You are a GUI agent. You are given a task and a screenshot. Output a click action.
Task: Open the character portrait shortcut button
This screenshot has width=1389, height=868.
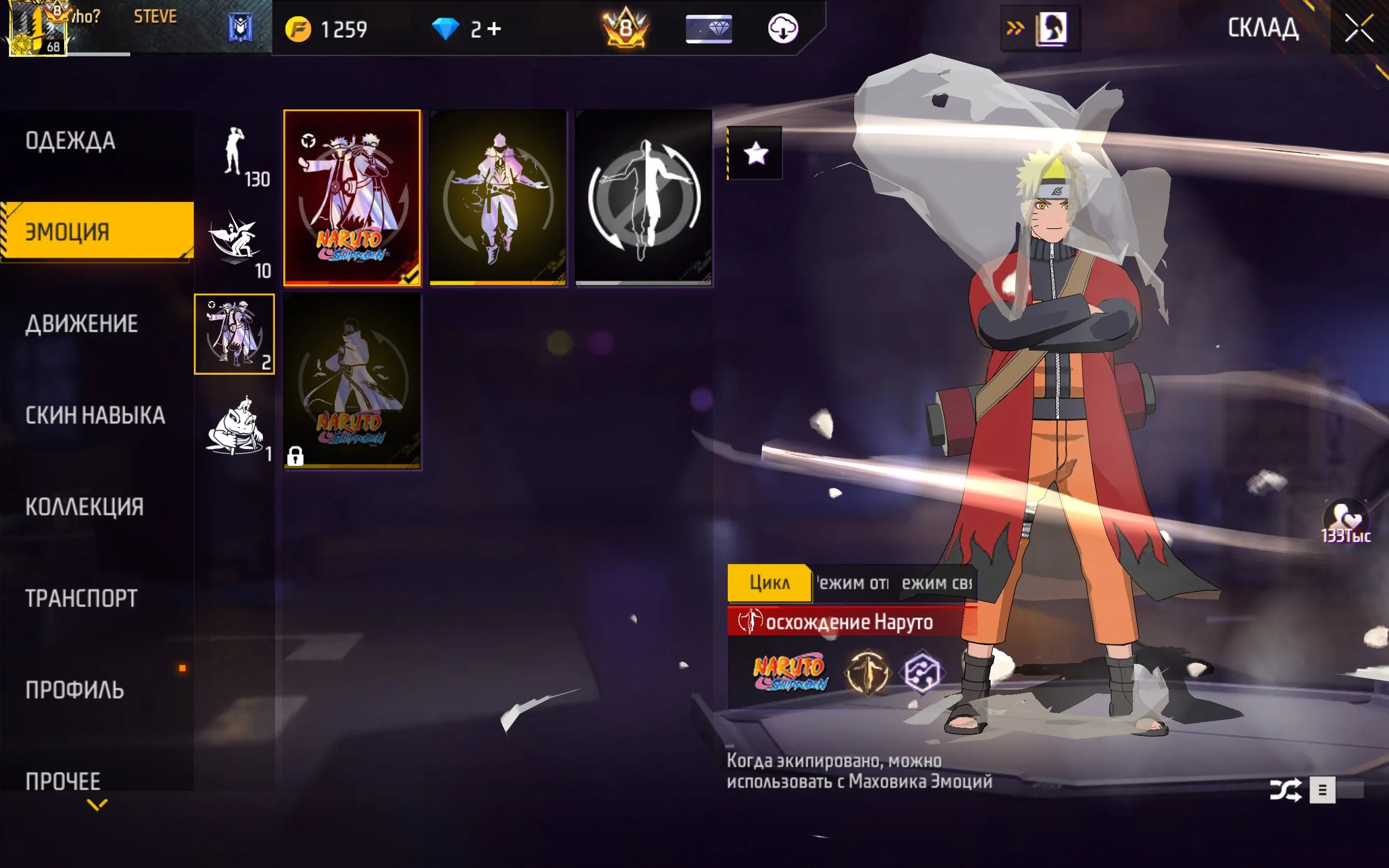pyautogui.click(x=1051, y=29)
